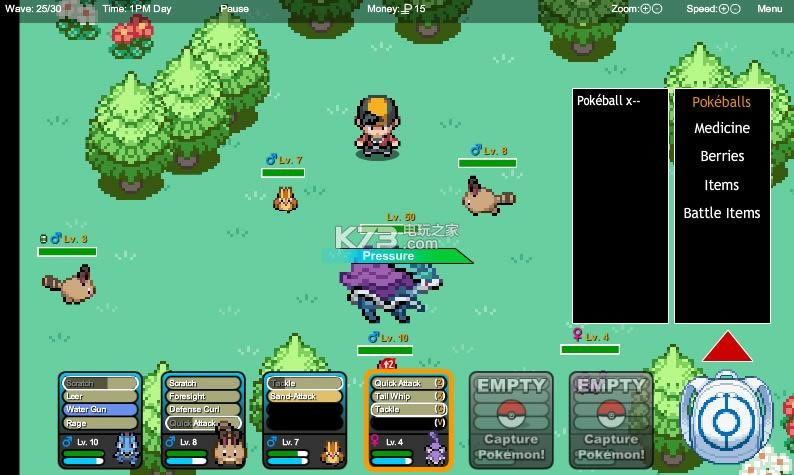Select the Berries category
794x475 pixels.
721,156
